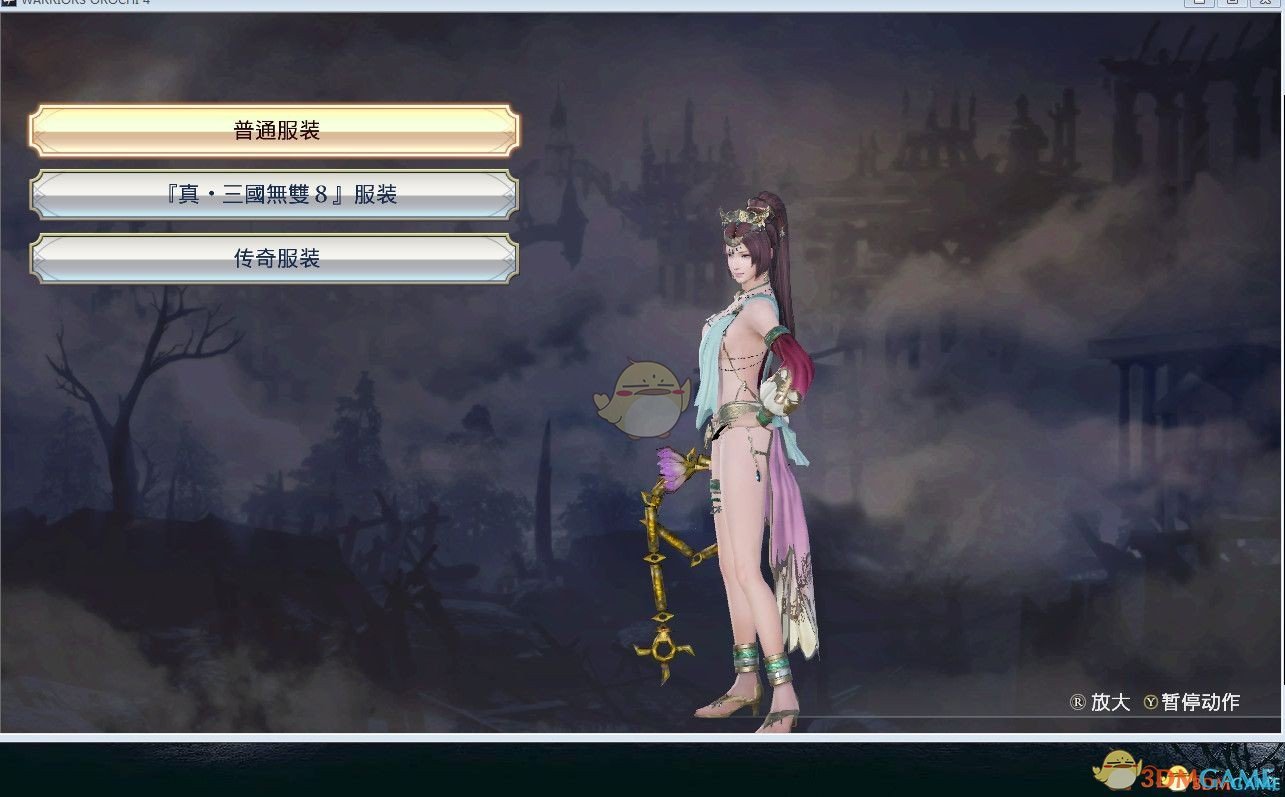
Task: Choose the 传奇服装 legendary costume option
Action: [274, 258]
